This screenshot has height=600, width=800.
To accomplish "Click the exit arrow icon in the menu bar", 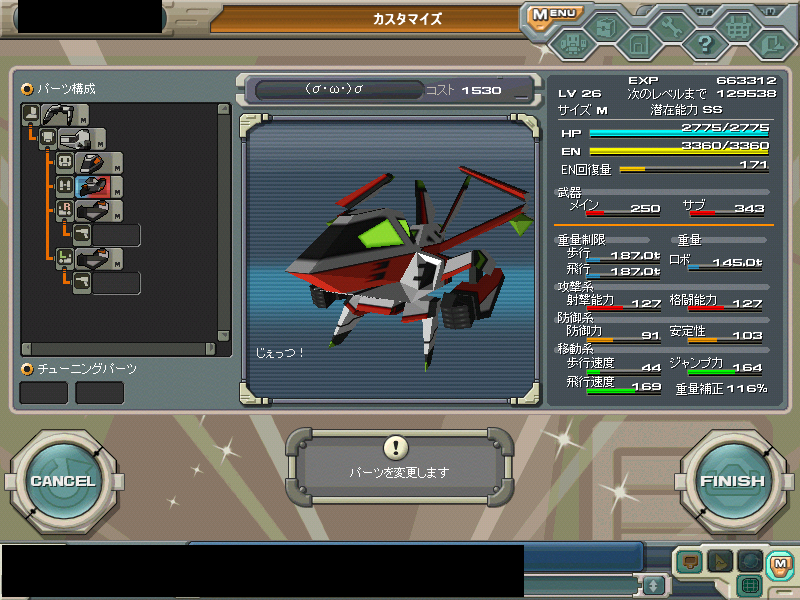I will (x=770, y=44).
